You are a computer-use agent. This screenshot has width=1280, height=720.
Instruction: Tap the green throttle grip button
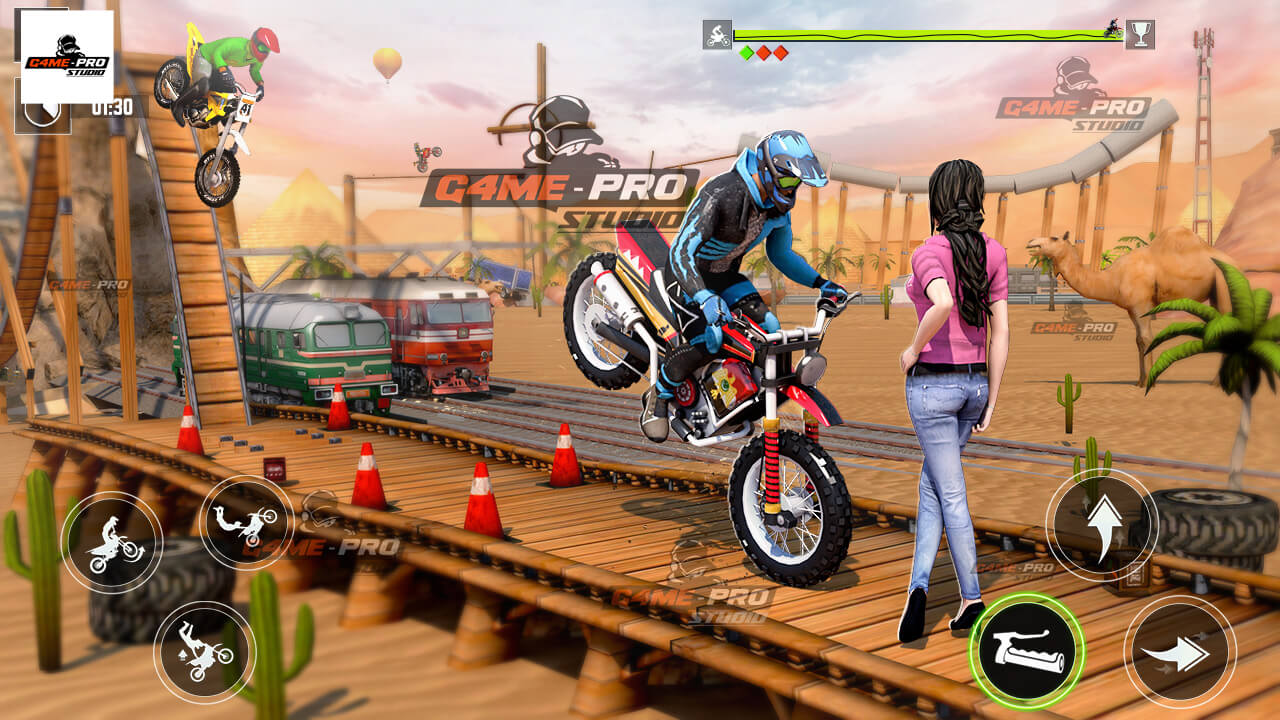pos(1026,646)
